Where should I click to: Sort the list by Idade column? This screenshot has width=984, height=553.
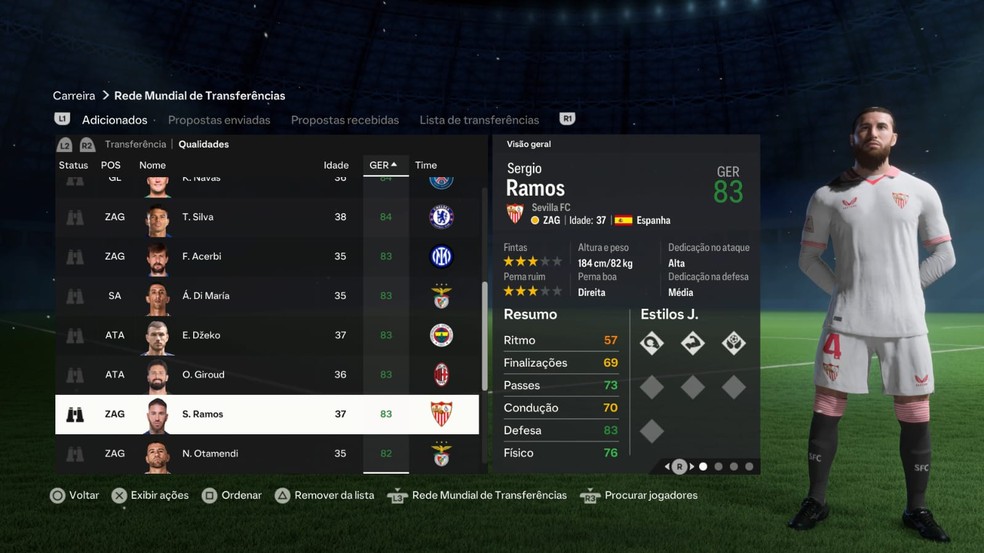click(x=336, y=166)
